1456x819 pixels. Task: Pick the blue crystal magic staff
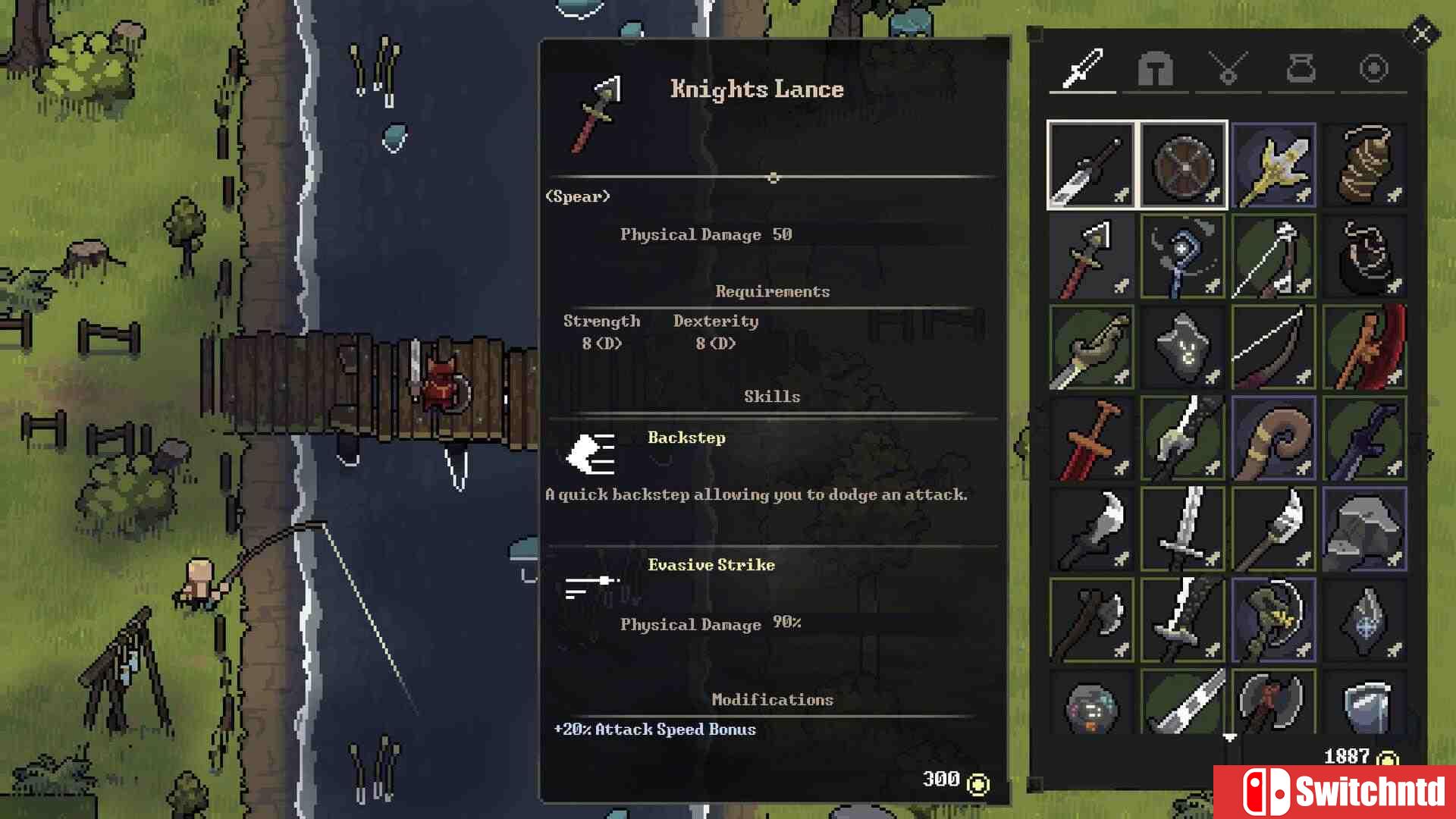1182,256
